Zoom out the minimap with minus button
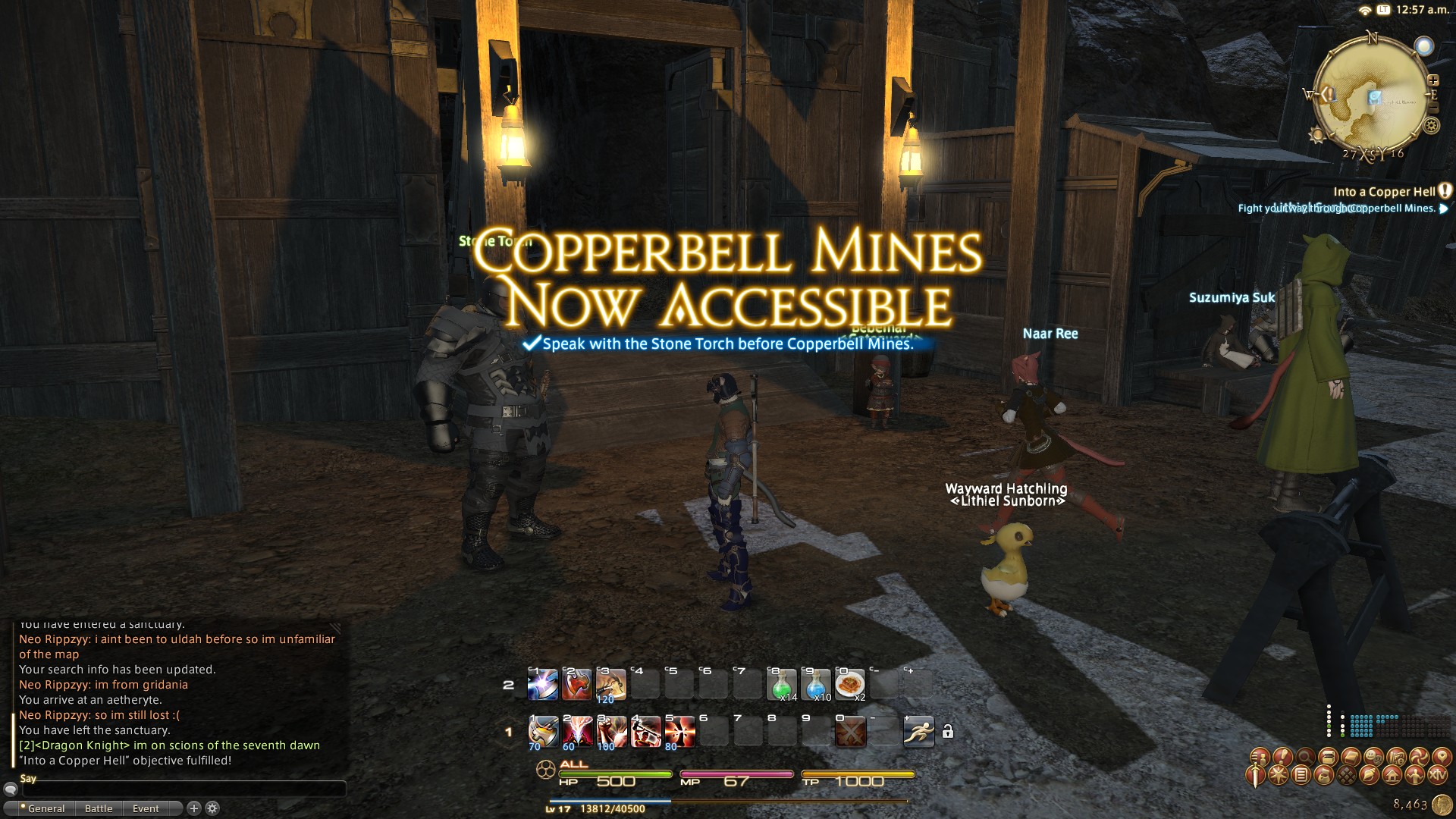The height and width of the screenshot is (819, 1456). click(1432, 108)
